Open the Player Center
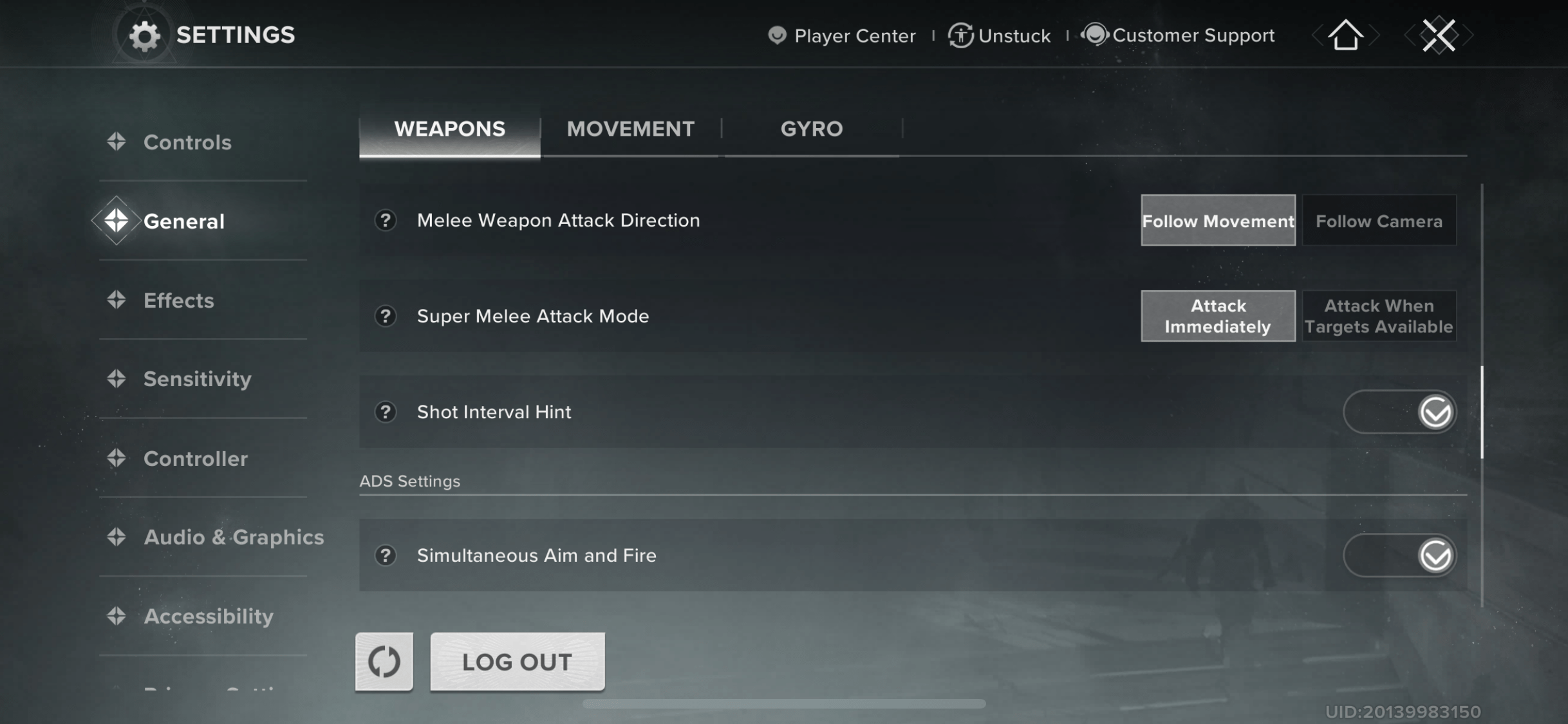The width and height of the screenshot is (1568, 724). (841, 35)
